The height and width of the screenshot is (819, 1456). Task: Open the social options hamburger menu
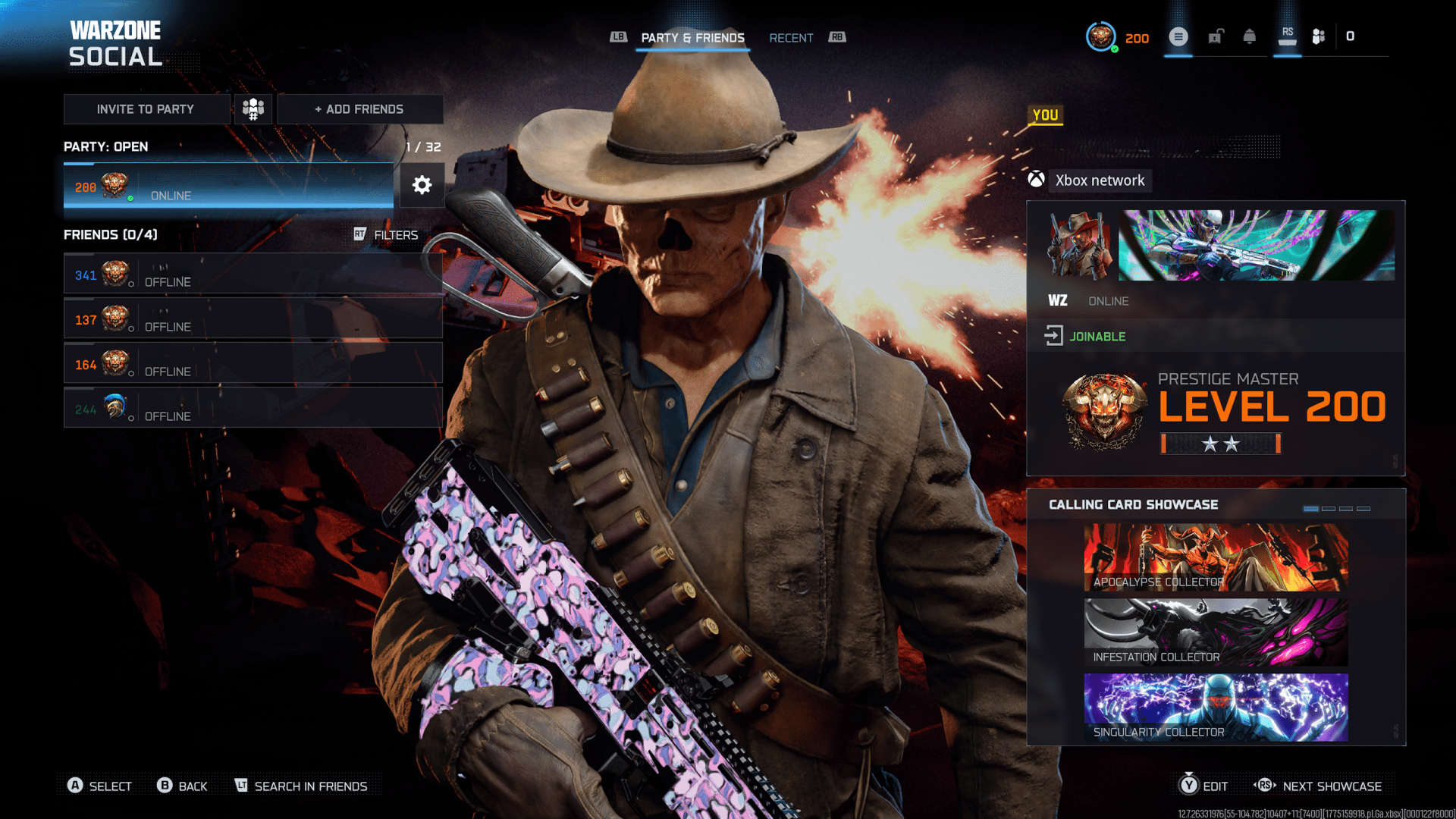click(x=1178, y=36)
